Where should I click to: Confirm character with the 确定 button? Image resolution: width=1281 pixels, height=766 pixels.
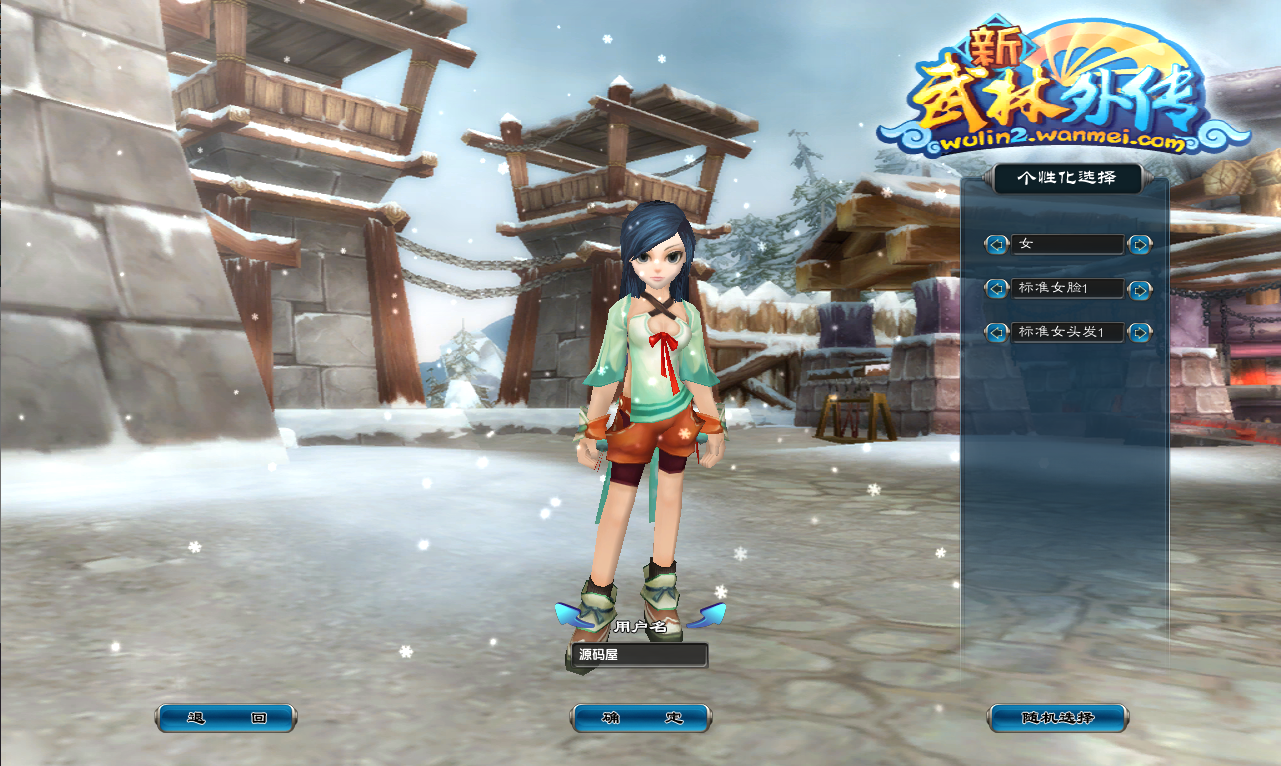pyautogui.click(x=641, y=718)
